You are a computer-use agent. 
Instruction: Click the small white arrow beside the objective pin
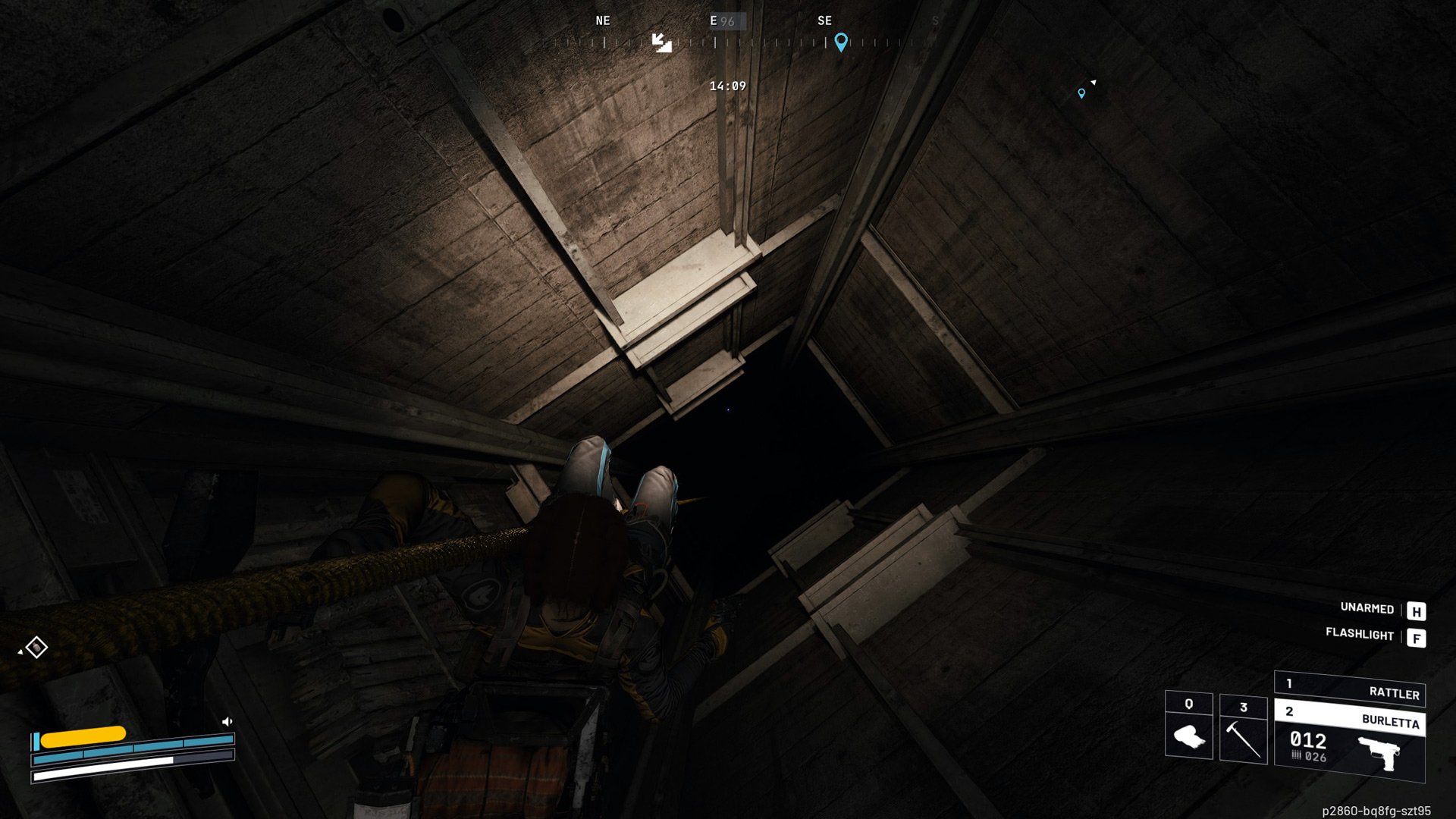pyautogui.click(x=1093, y=80)
